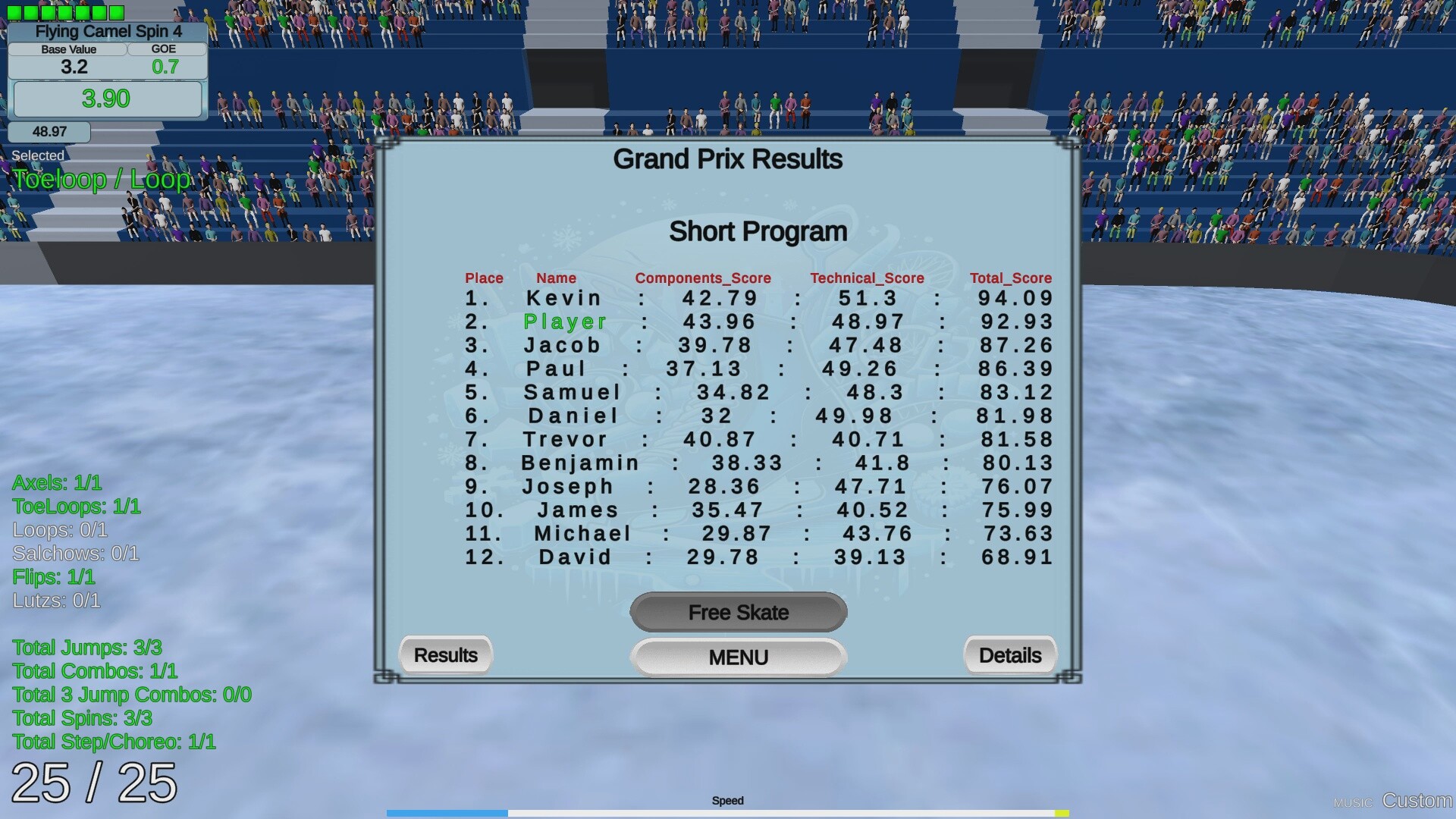The image size is (1456, 819).
Task: Click the GOE value showing 0.7
Action: click(x=165, y=67)
